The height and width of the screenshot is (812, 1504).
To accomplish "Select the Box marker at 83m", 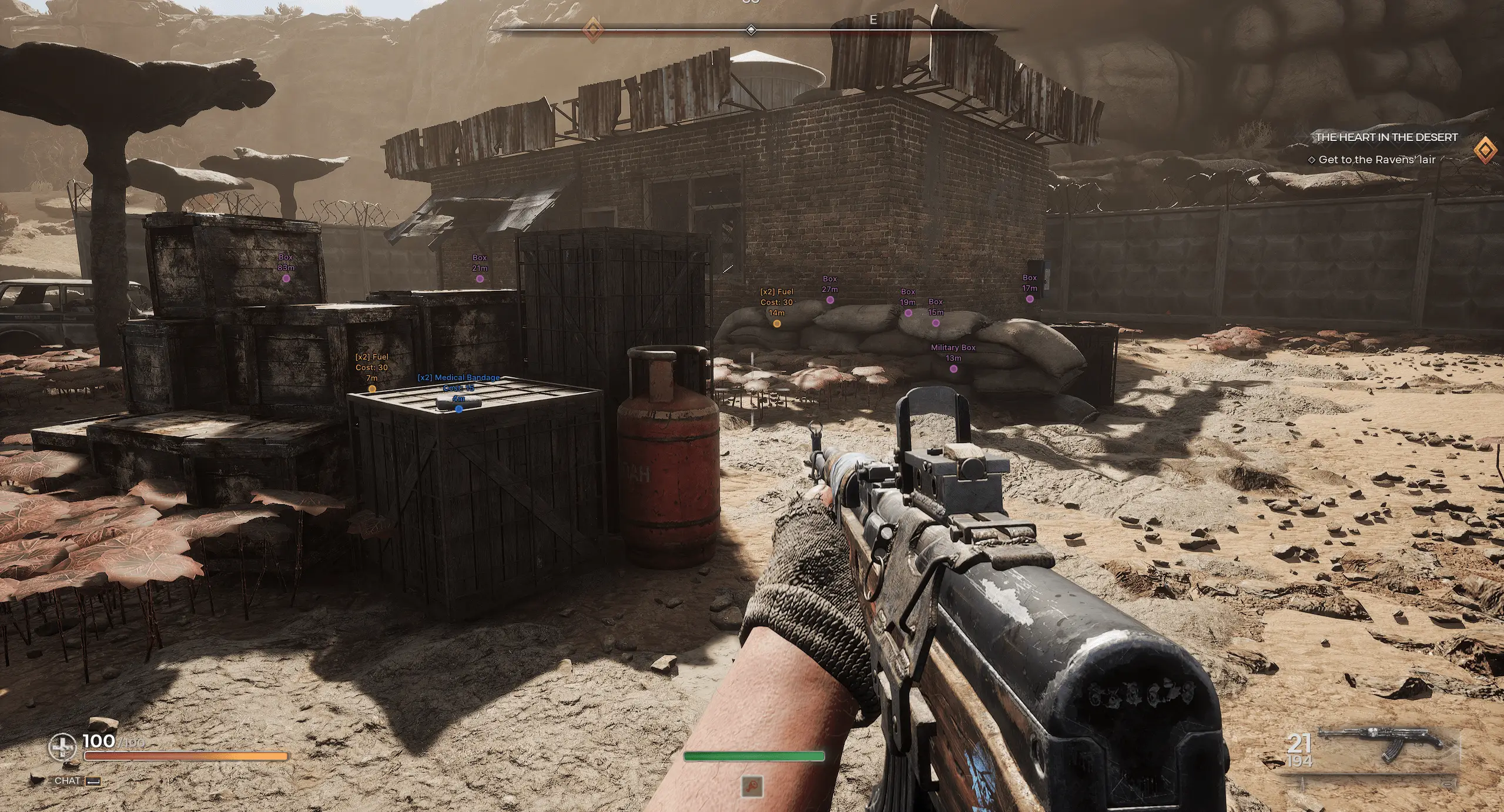I will point(286,279).
